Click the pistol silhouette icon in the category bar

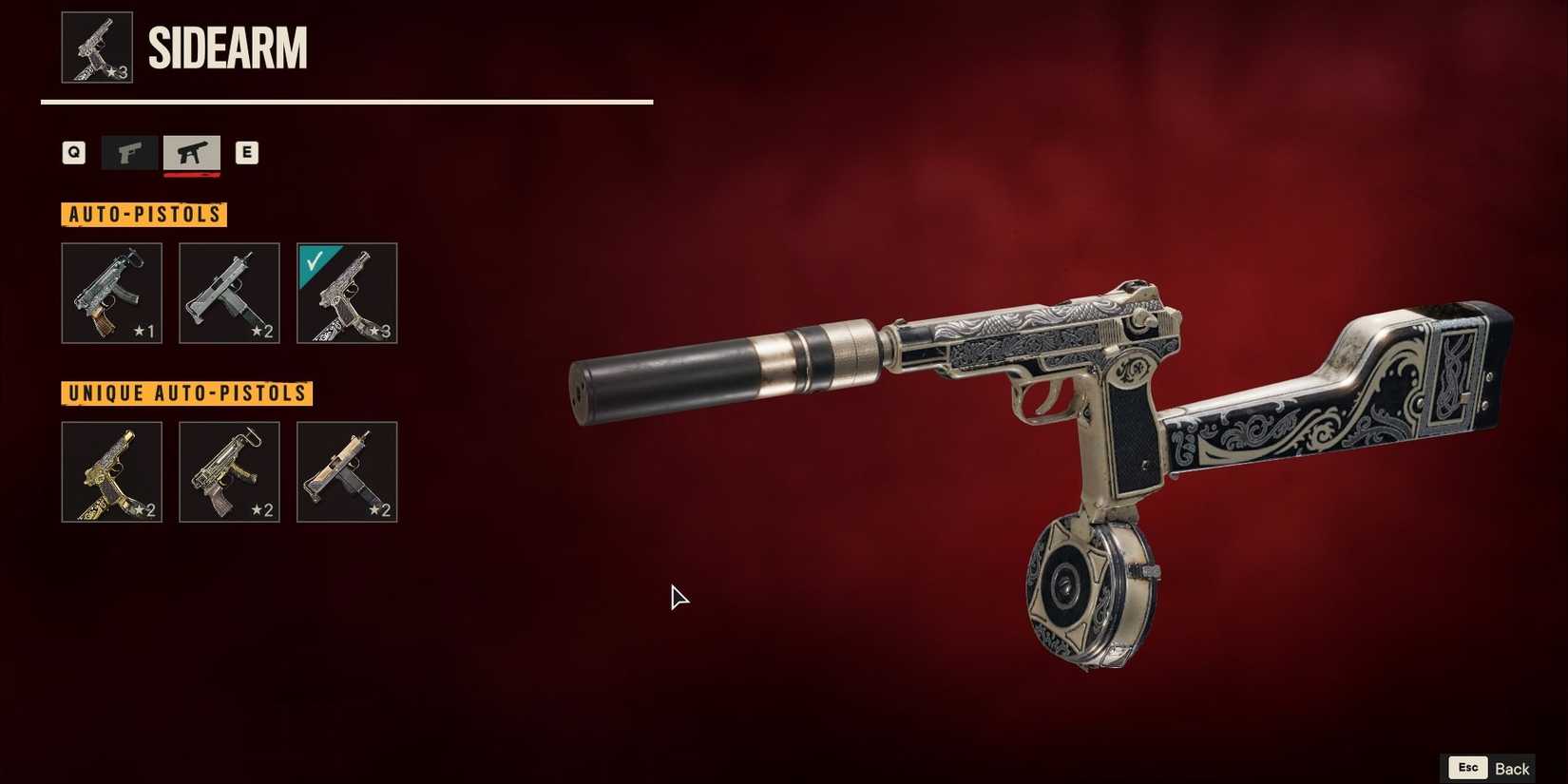[129, 152]
